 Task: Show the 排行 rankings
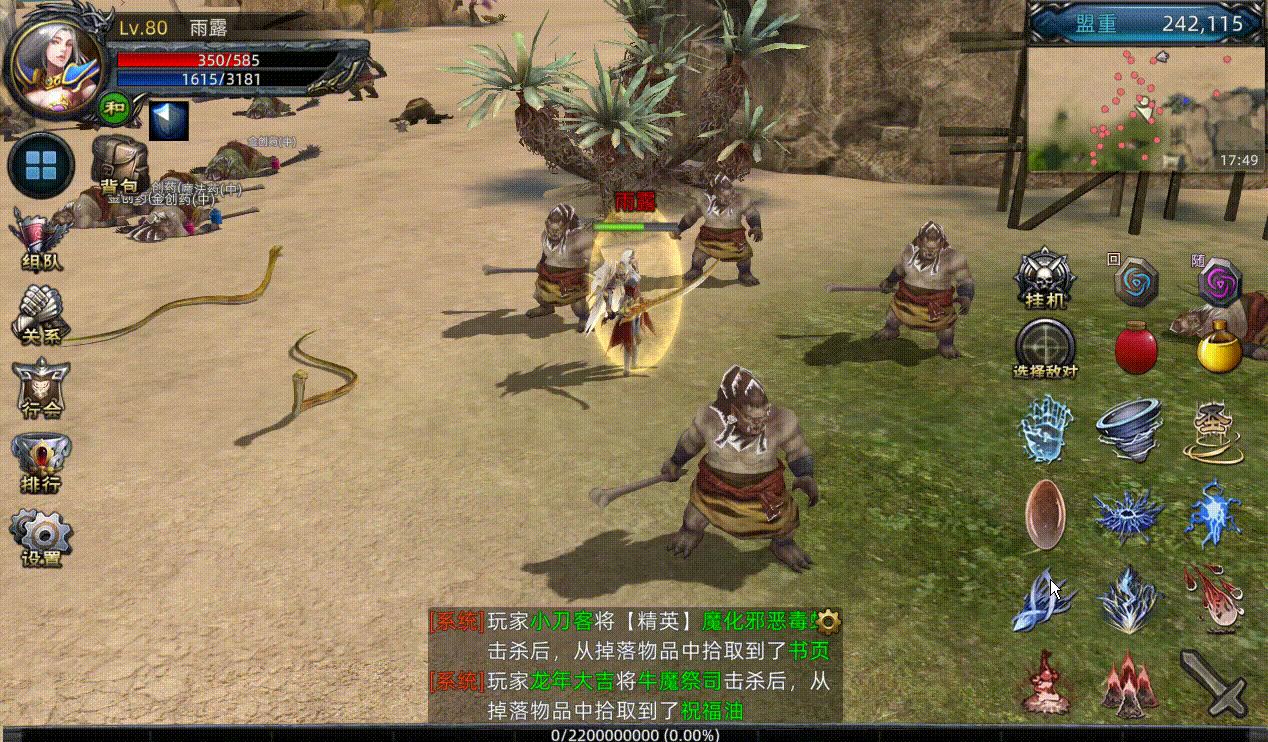[x=40, y=462]
